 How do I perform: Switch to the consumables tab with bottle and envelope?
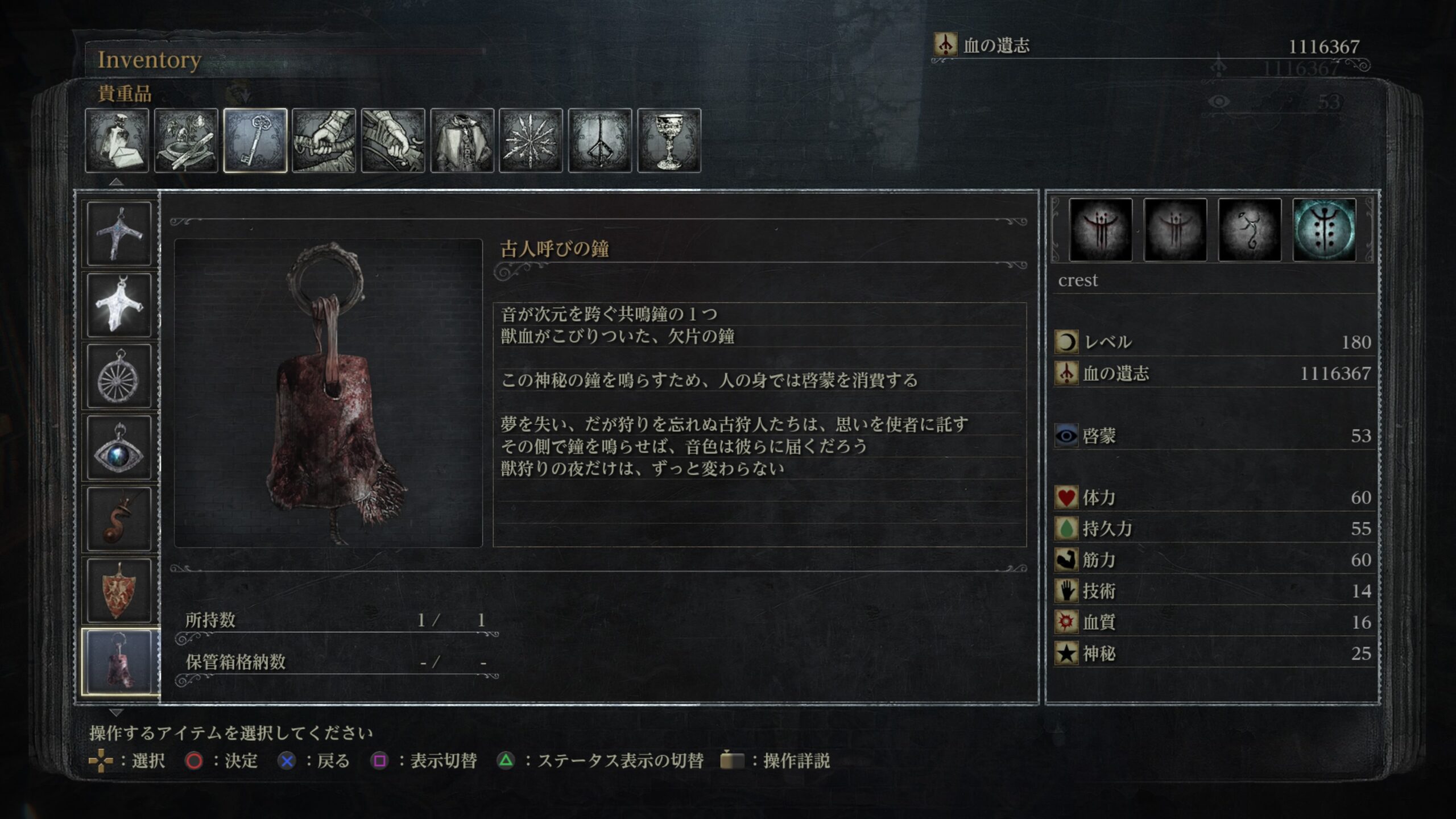pos(117,140)
